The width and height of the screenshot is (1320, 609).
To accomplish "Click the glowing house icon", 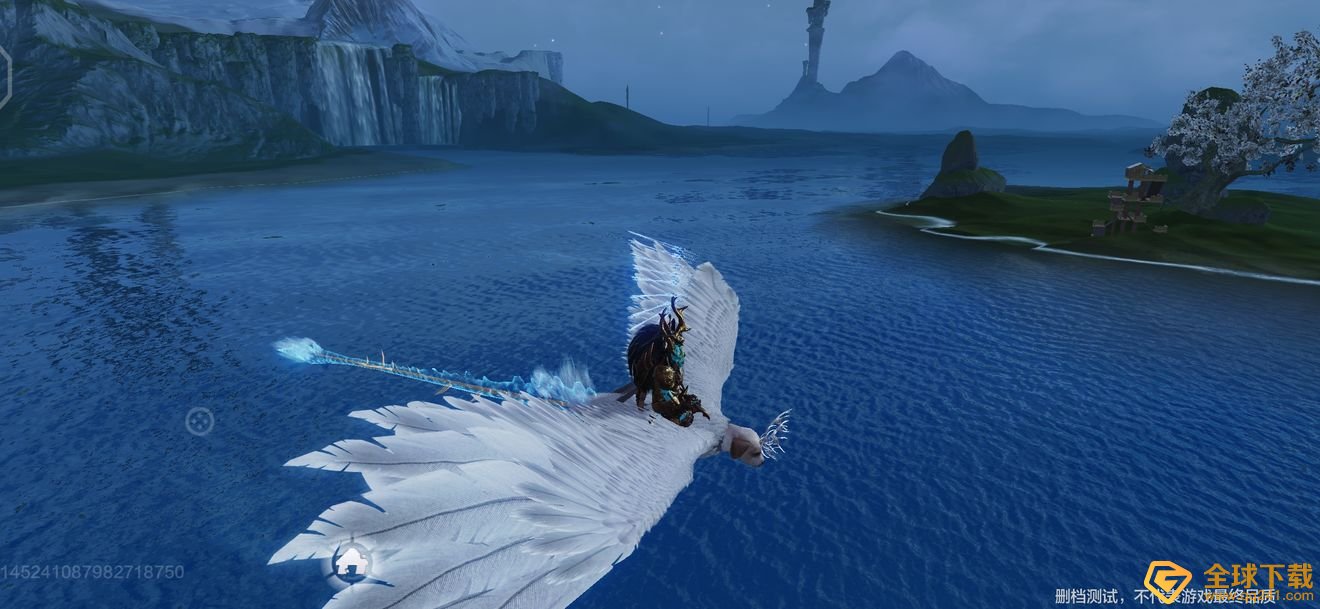I will coord(351,562).
